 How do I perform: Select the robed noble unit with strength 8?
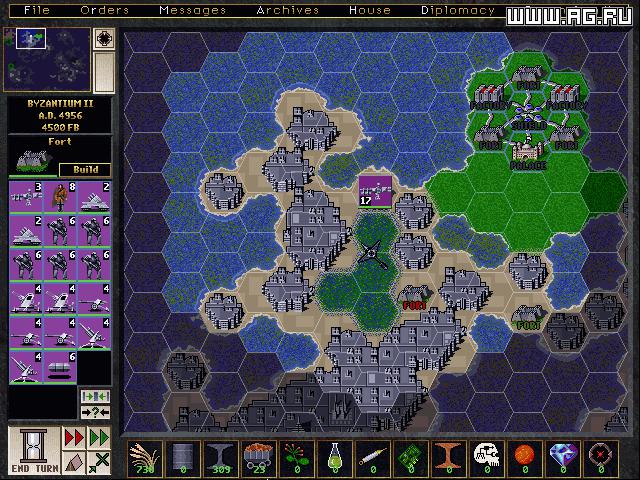pyautogui.click(x=59, y=195)
